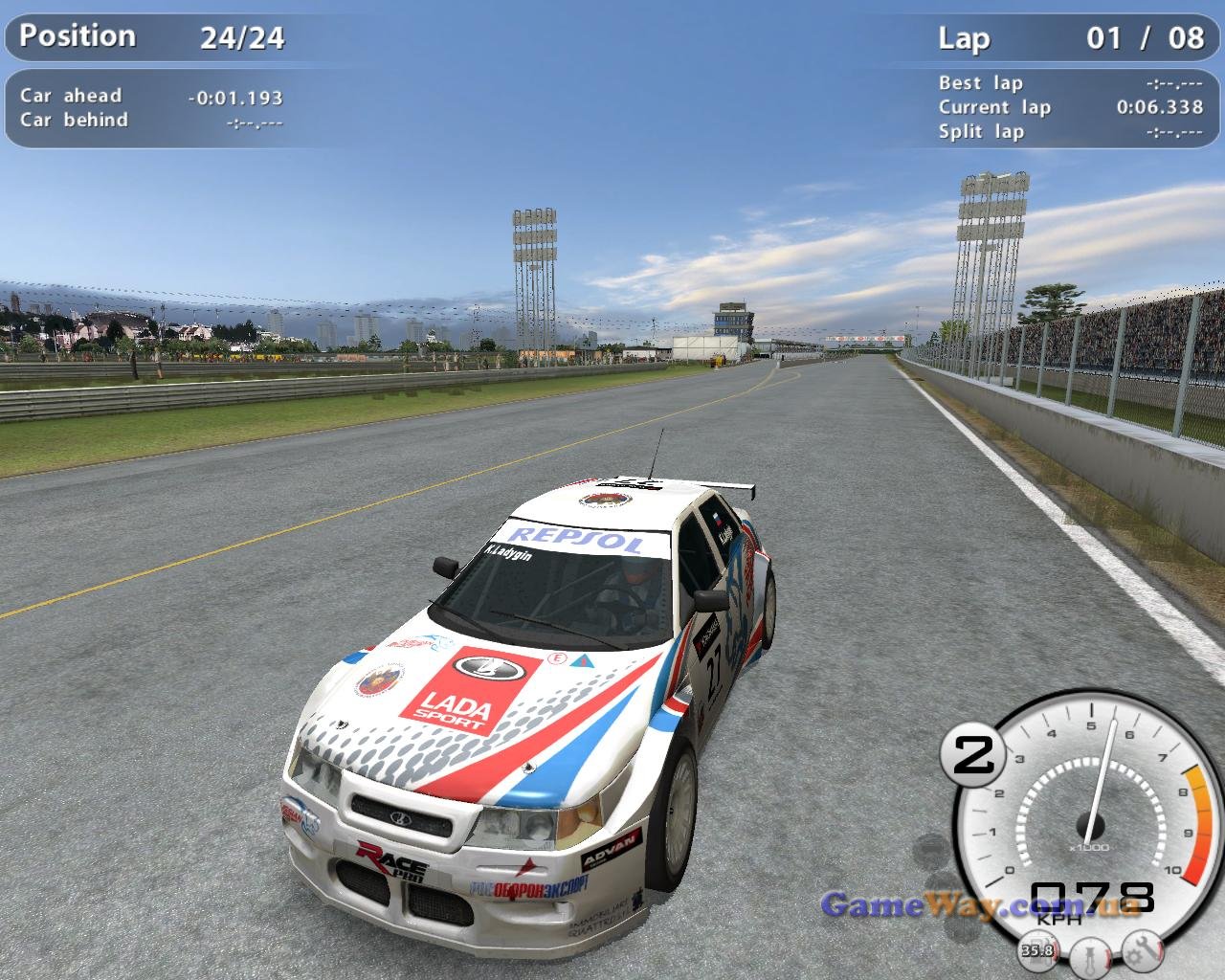Click the fuel pump indicator icon
This screenshot has width=1225, height=980.
[1037, 949]
